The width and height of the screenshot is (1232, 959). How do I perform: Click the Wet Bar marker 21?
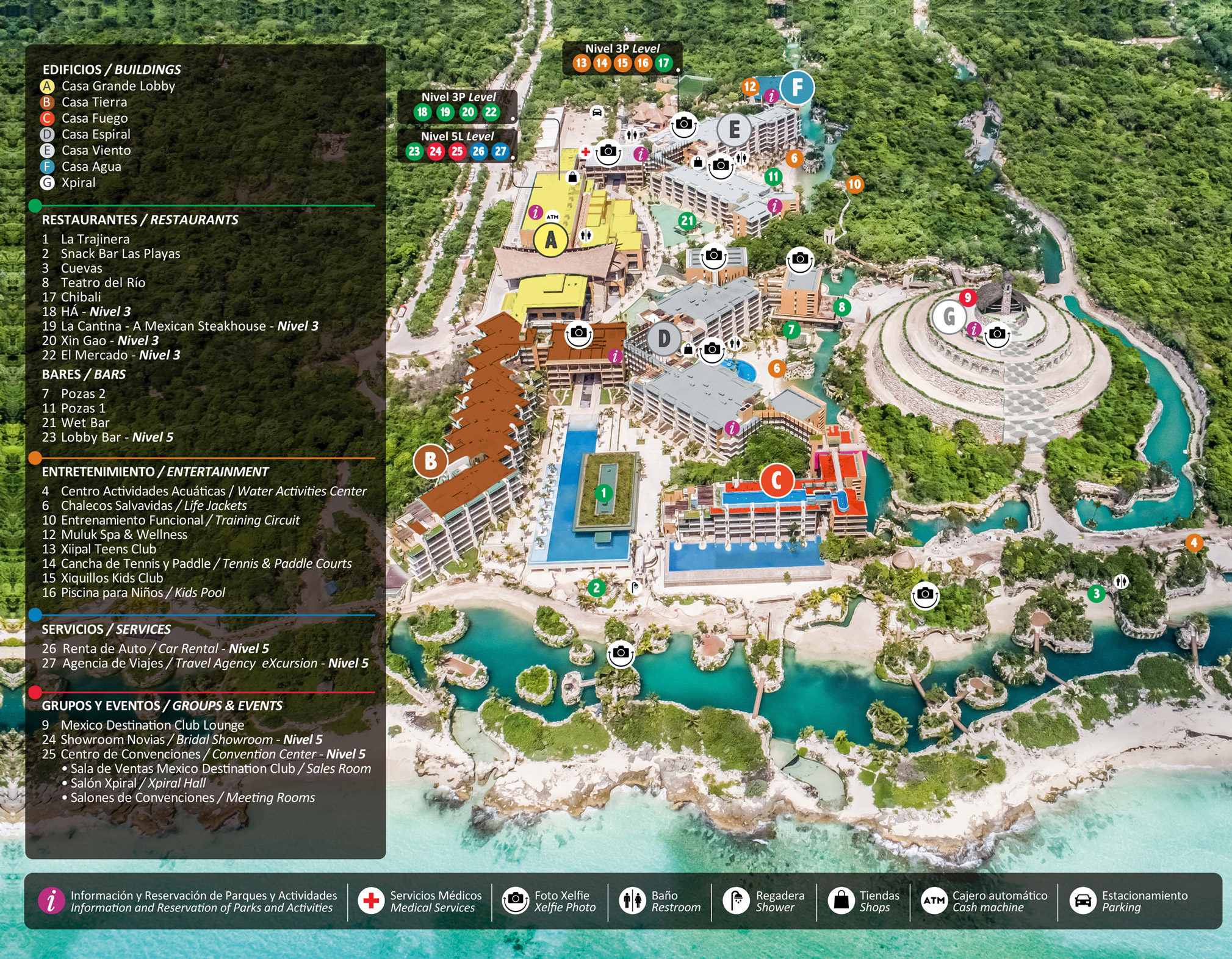pos(688,221)
